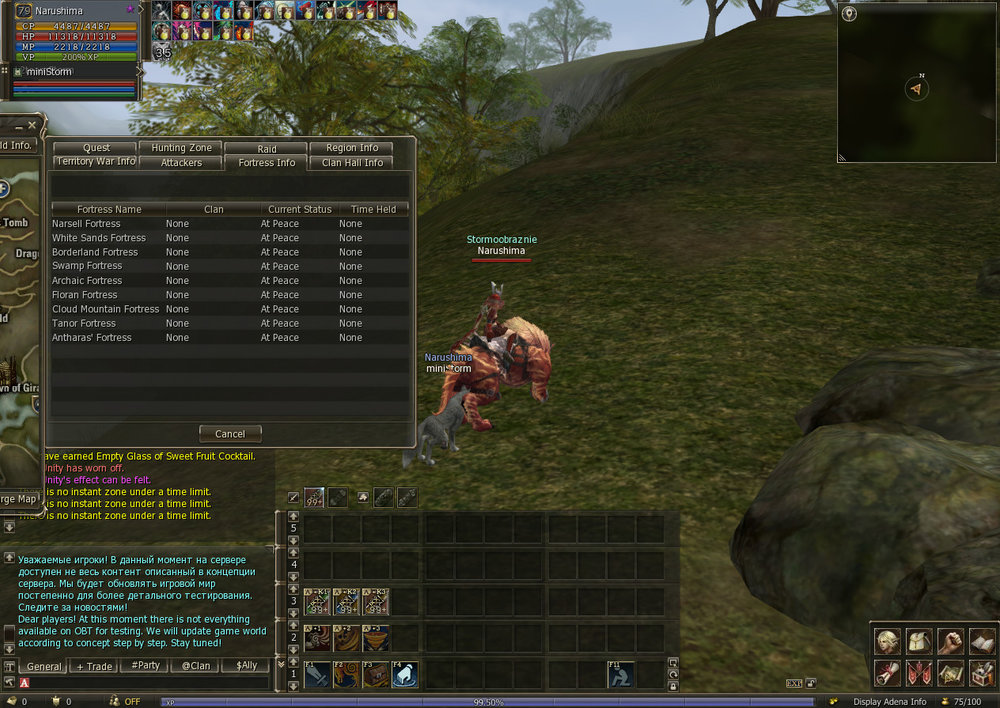View the Territory War Info tab

click(96, 162)
